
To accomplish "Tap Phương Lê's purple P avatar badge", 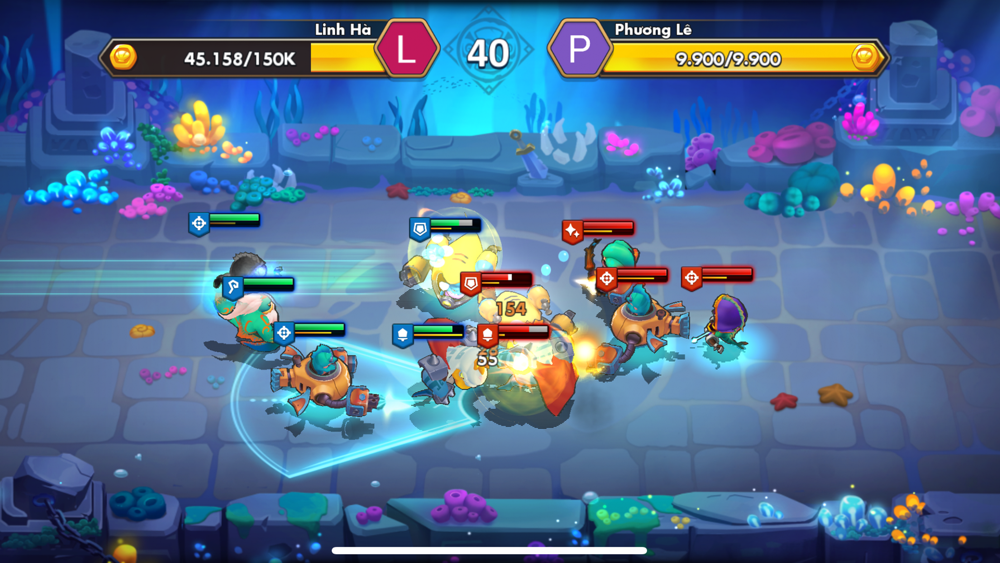I will [x=578, y=50].
